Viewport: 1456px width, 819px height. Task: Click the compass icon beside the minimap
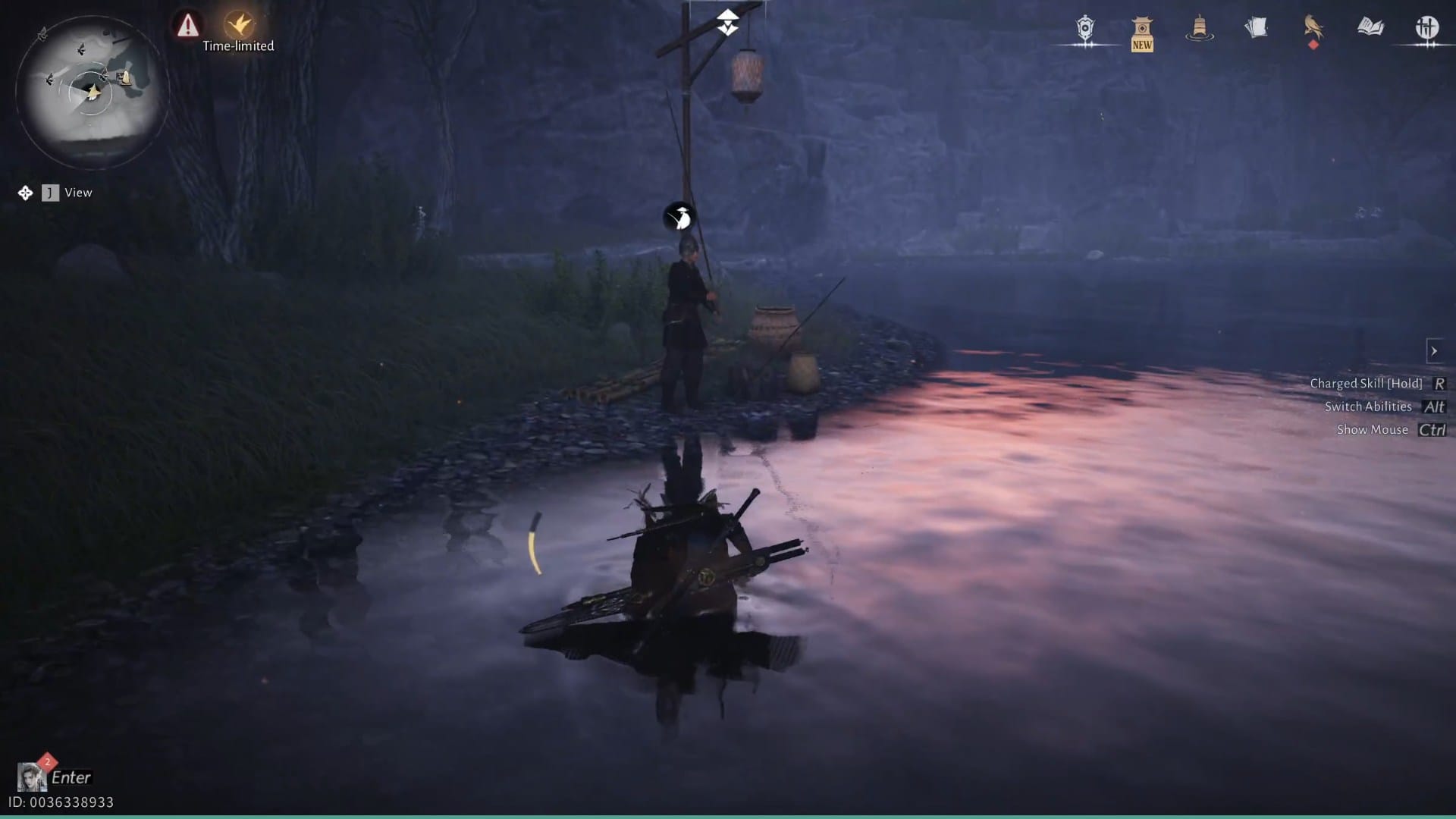coord(24,192)
